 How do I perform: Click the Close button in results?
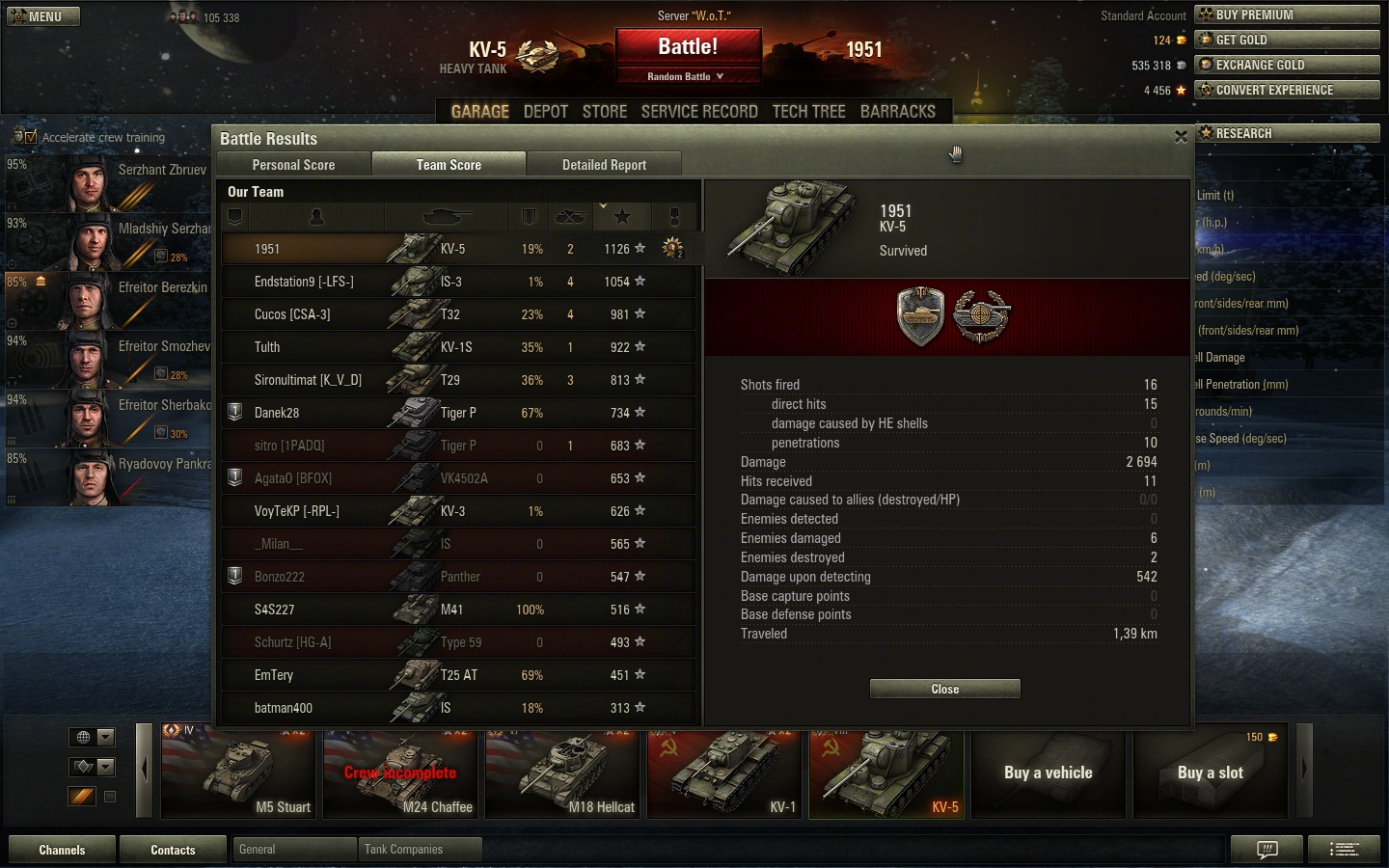944,689
